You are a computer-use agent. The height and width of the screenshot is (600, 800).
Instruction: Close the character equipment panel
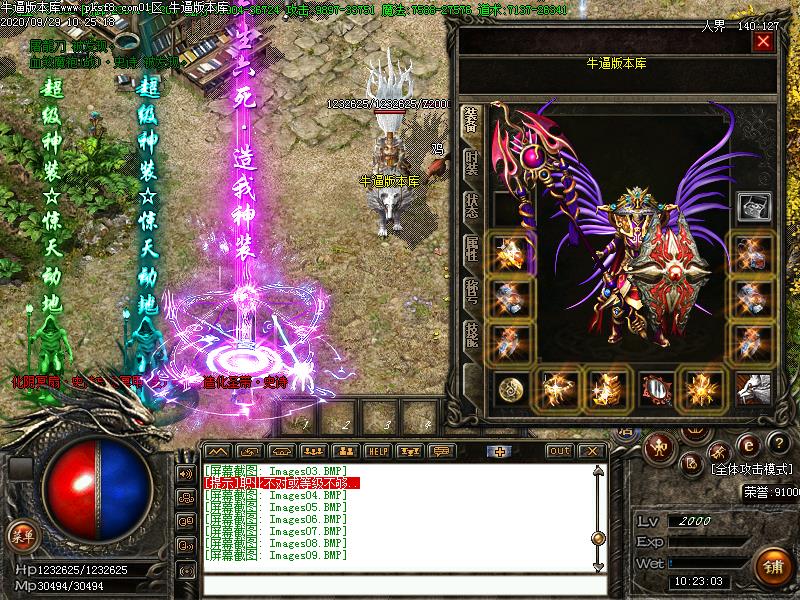coord(764,42)
